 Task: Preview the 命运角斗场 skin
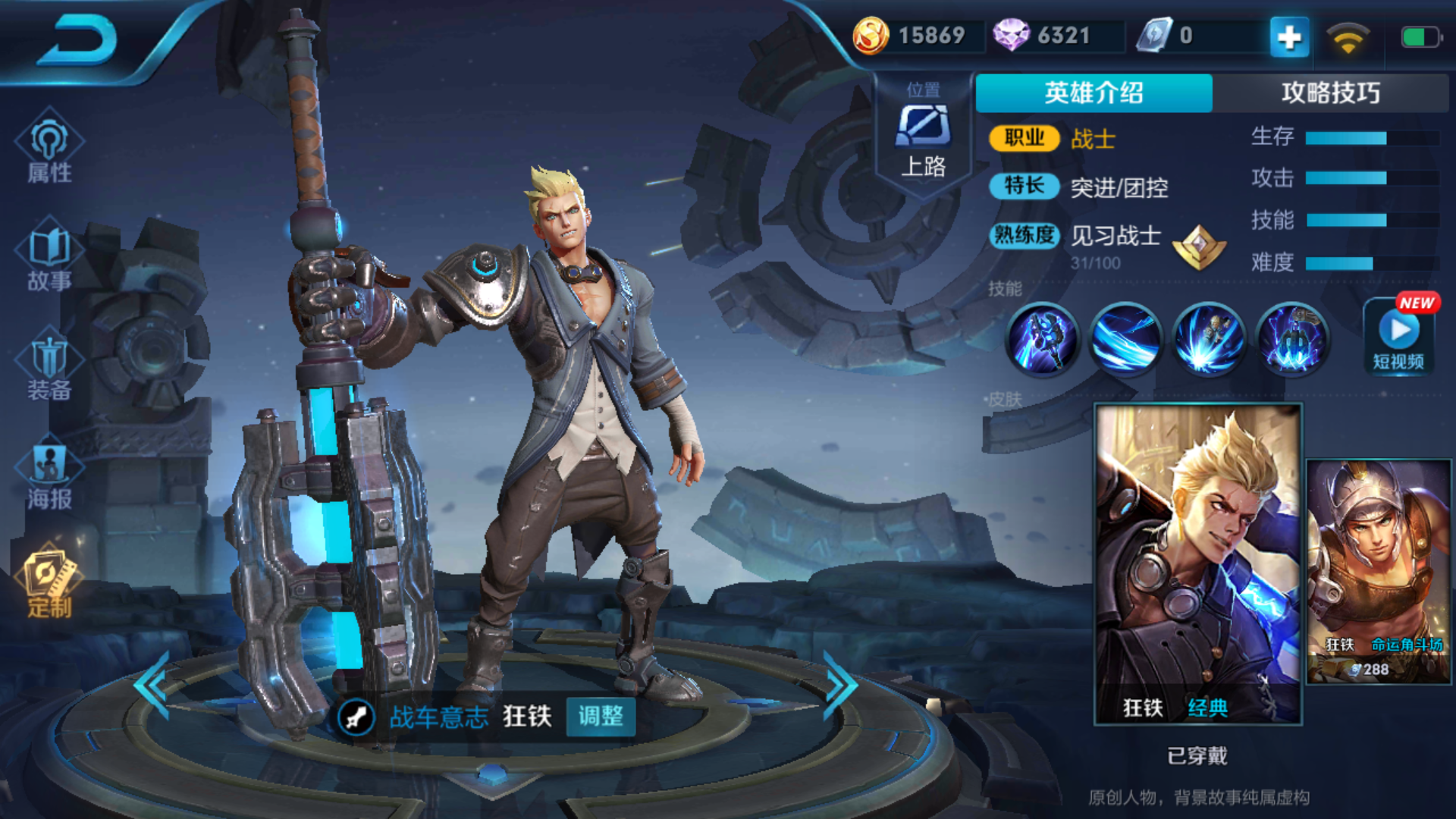tap(1379, 572)
